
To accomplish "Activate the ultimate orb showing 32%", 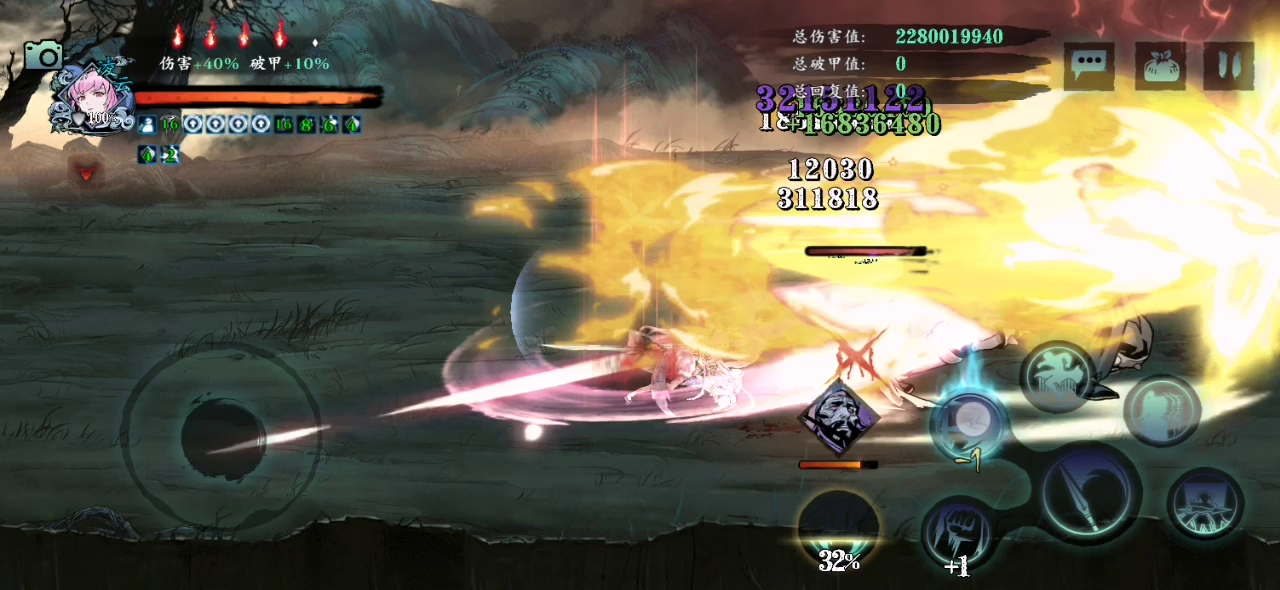I will click(x=839, y=530).
